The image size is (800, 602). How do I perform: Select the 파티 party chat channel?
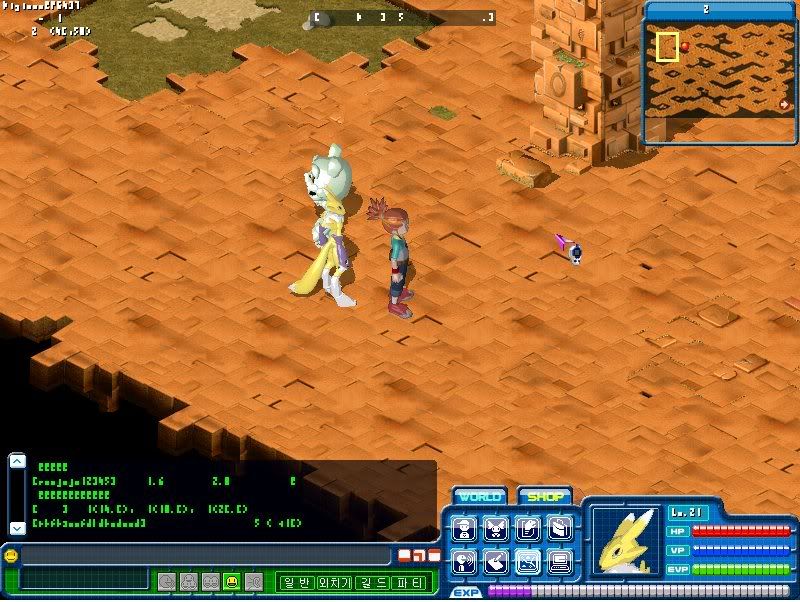point(412,581)
